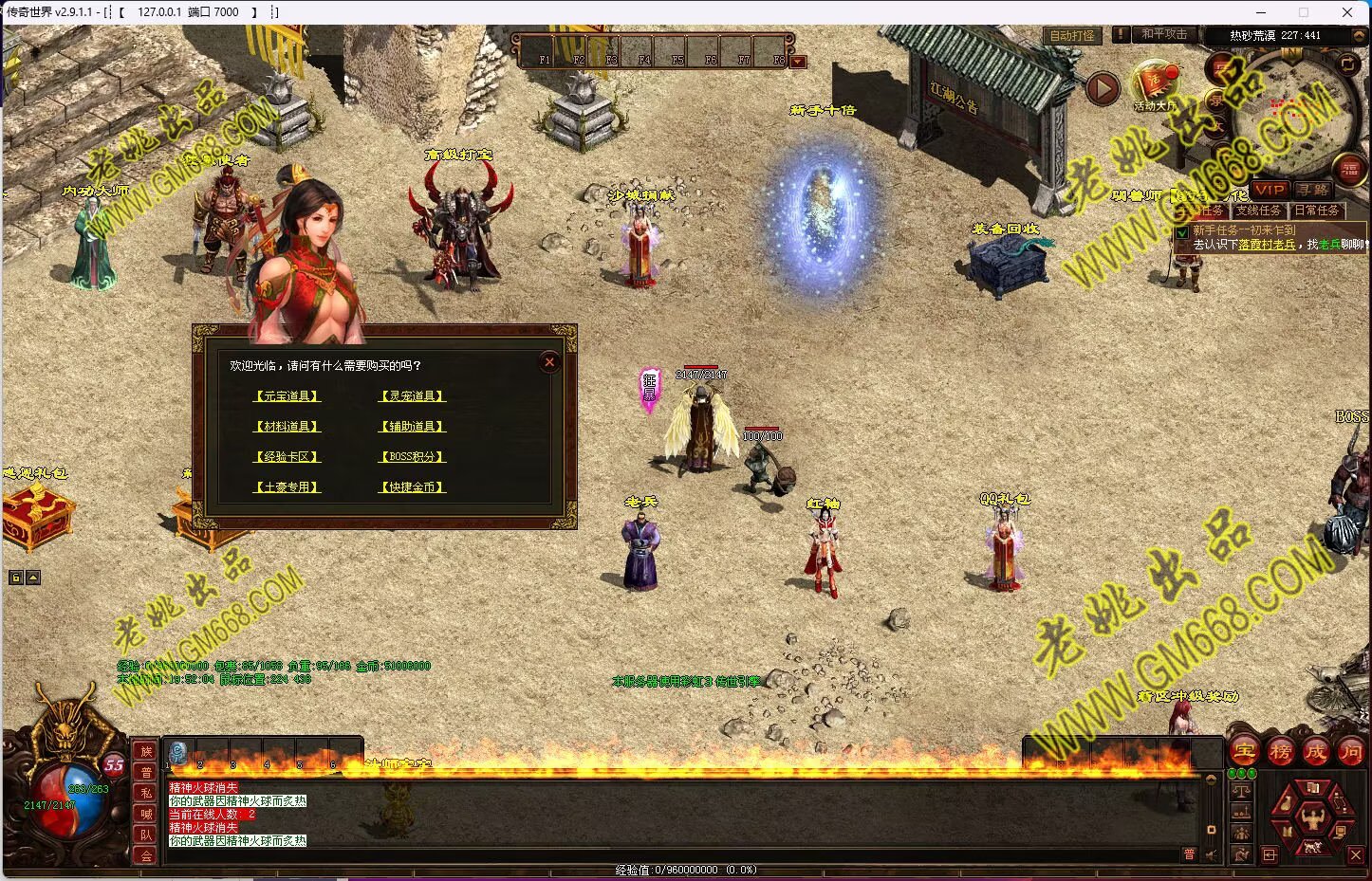Screen dimensions: 1372x881
Task: Switch the 和平攻击 attack mode
Action: point(1163,34)
